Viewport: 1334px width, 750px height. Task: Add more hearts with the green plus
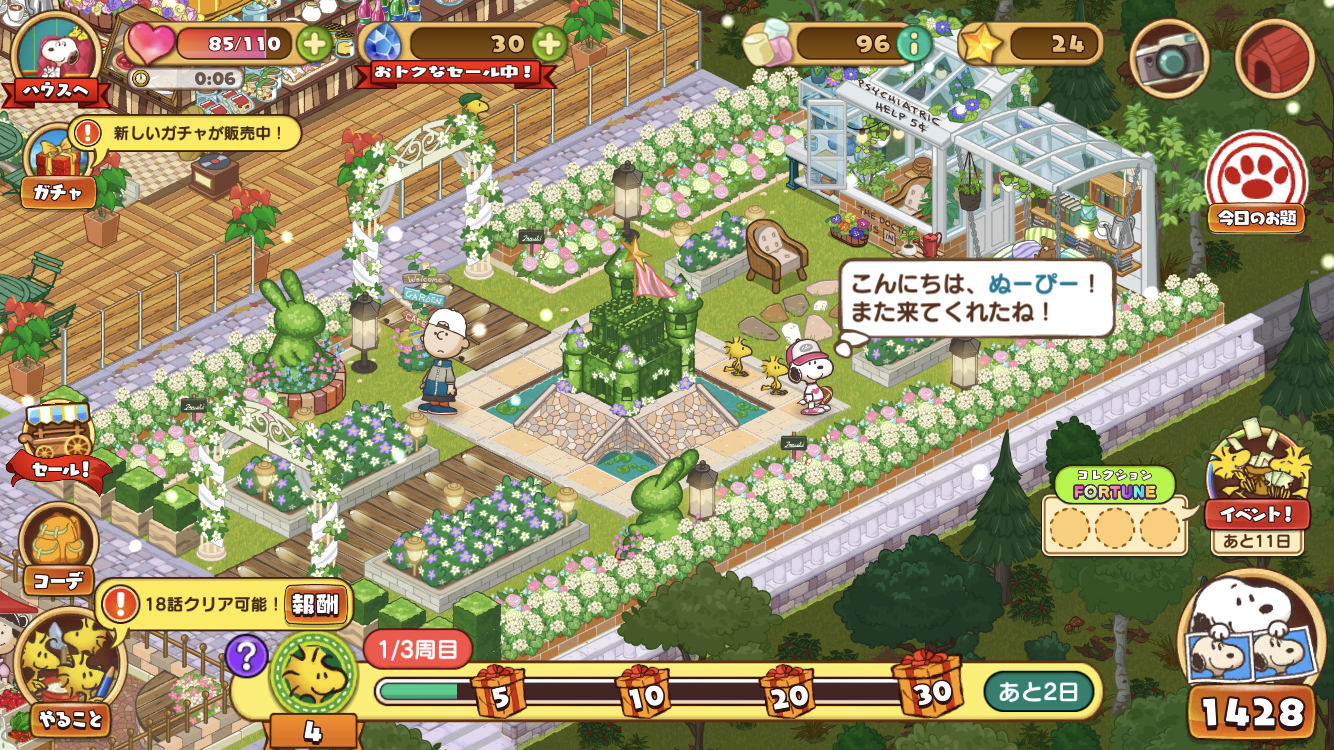click(x=314, y=44)
